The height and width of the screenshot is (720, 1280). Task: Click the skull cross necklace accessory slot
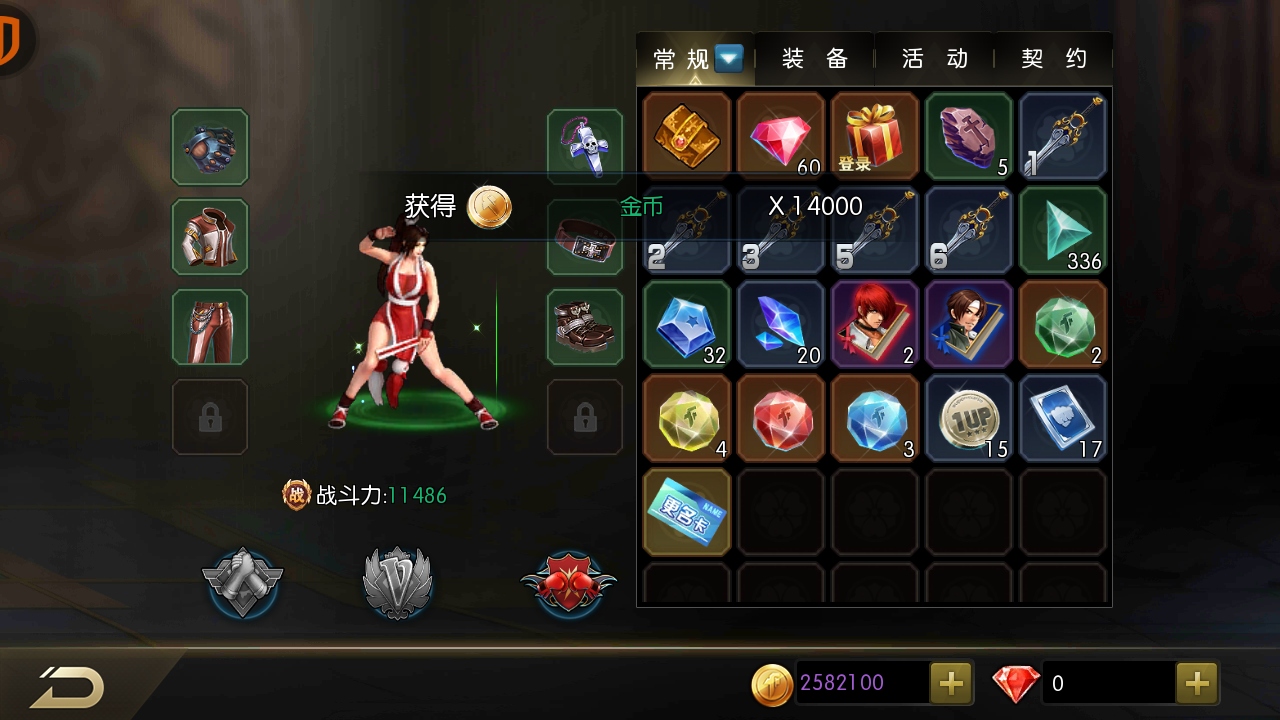click(585, 145)
